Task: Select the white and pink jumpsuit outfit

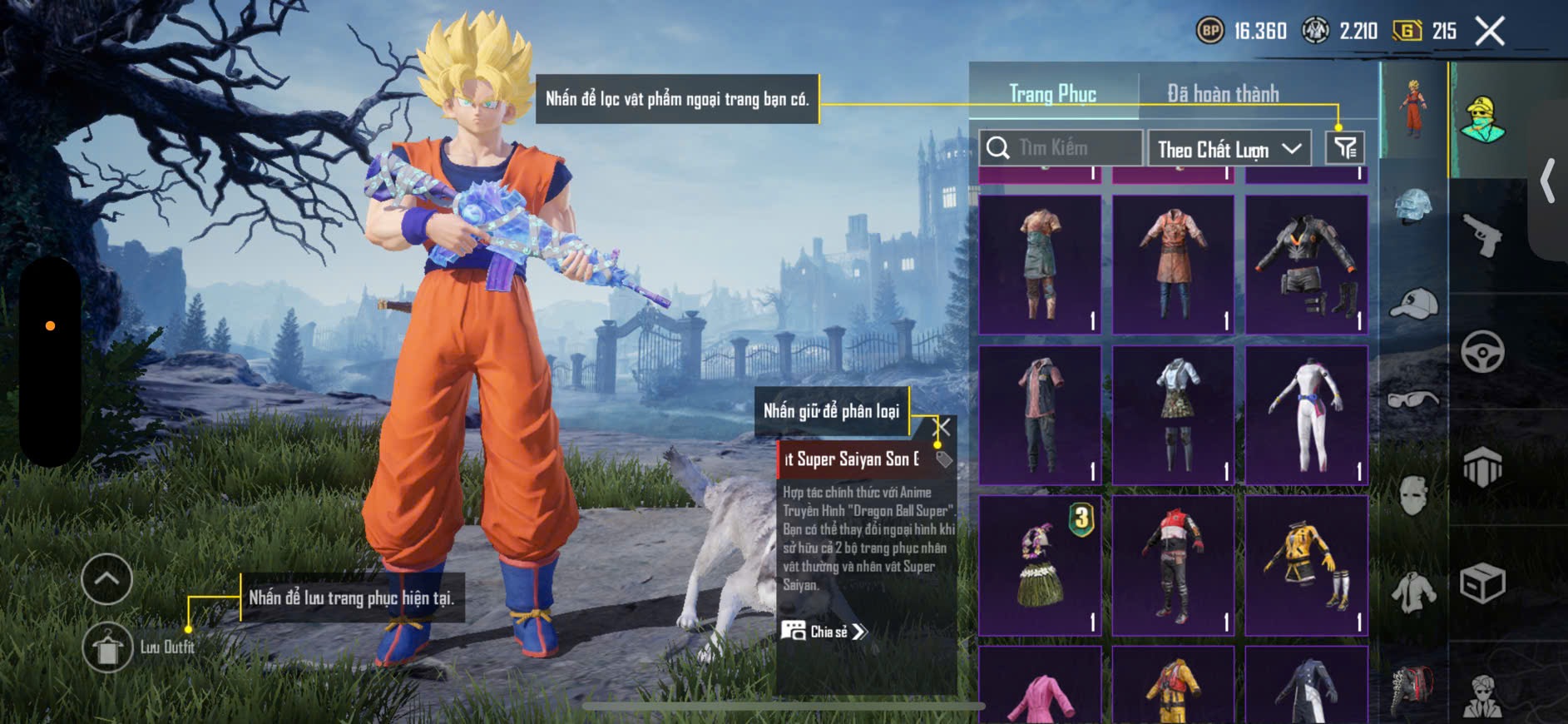Action: pos(1306,415)
